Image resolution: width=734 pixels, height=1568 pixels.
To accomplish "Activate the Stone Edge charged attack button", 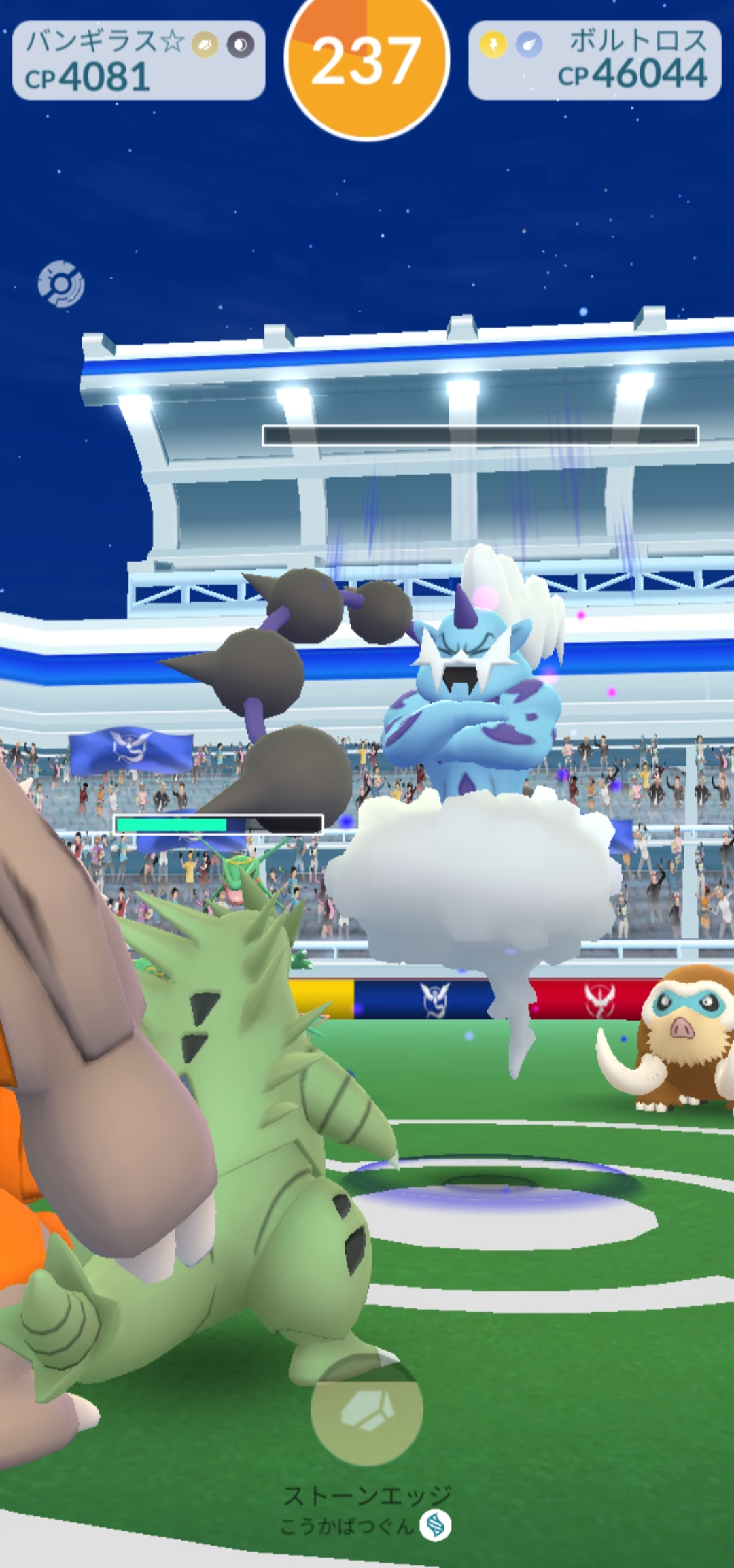I will point(367,1409).
